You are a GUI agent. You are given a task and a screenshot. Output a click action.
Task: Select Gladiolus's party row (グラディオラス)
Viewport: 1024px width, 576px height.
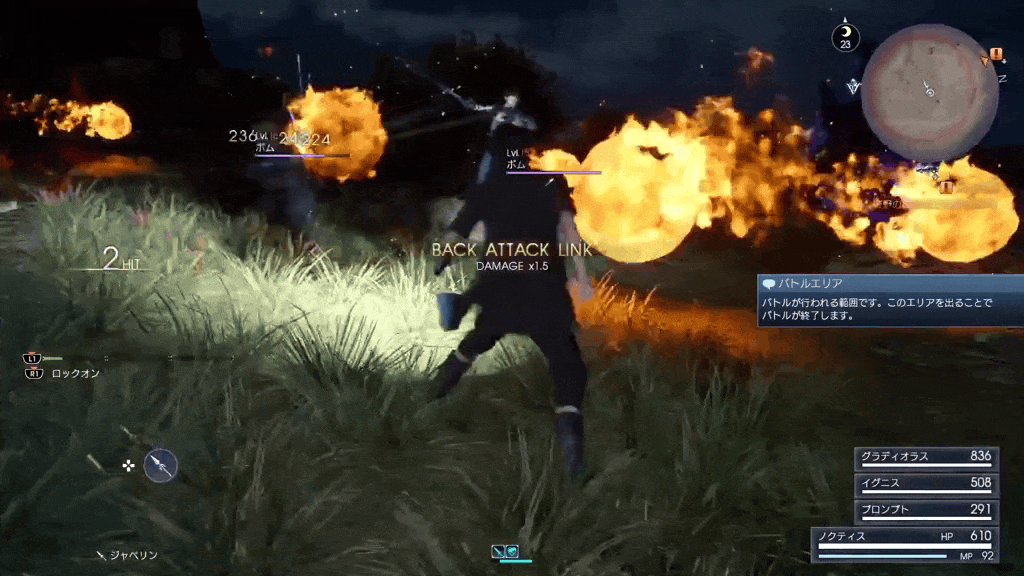point(925,457)
